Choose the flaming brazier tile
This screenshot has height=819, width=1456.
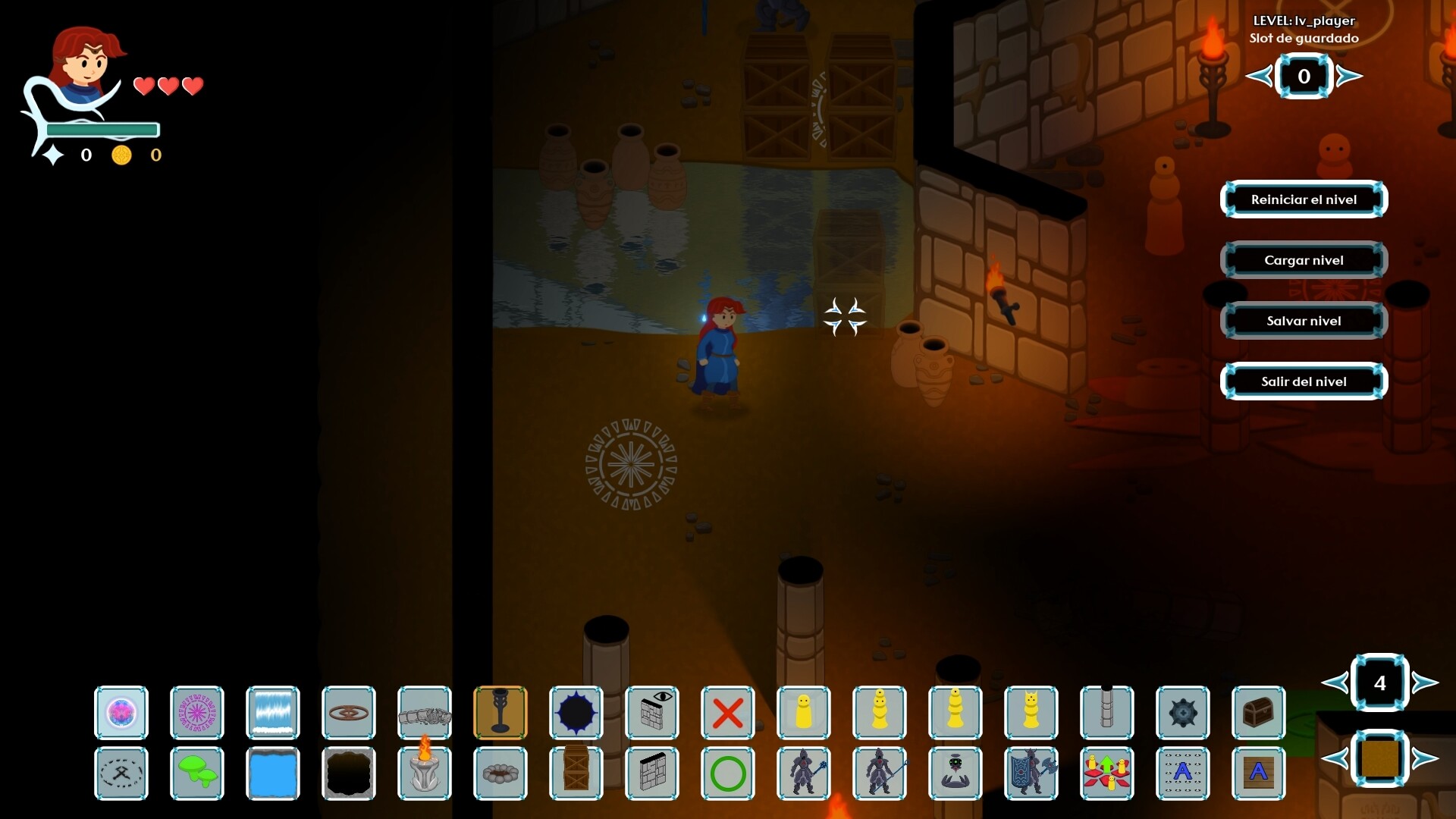pyautogui.click(x=425, y=773)
